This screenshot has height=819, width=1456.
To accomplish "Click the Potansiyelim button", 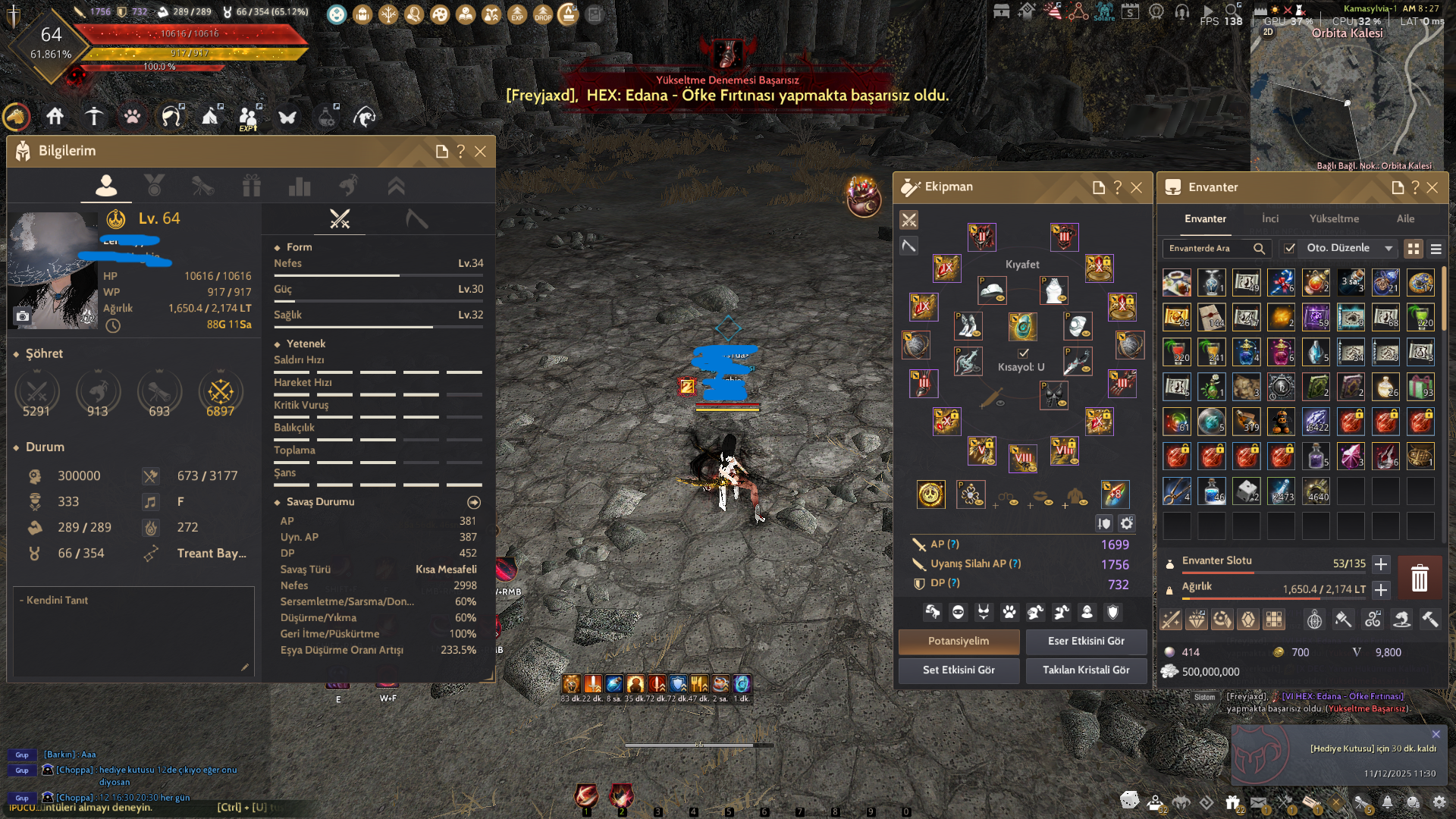I will click(959, 641).
